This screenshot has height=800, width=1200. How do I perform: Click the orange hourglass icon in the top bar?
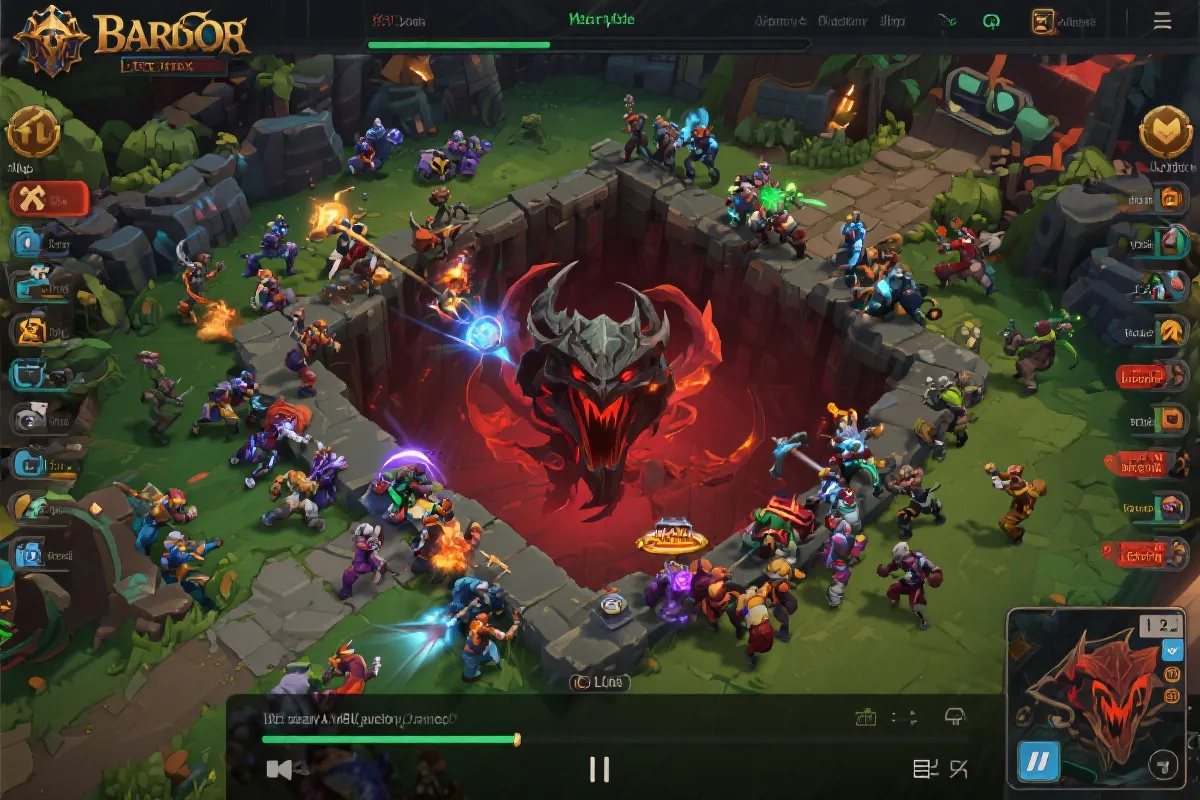click(1043, 21)
